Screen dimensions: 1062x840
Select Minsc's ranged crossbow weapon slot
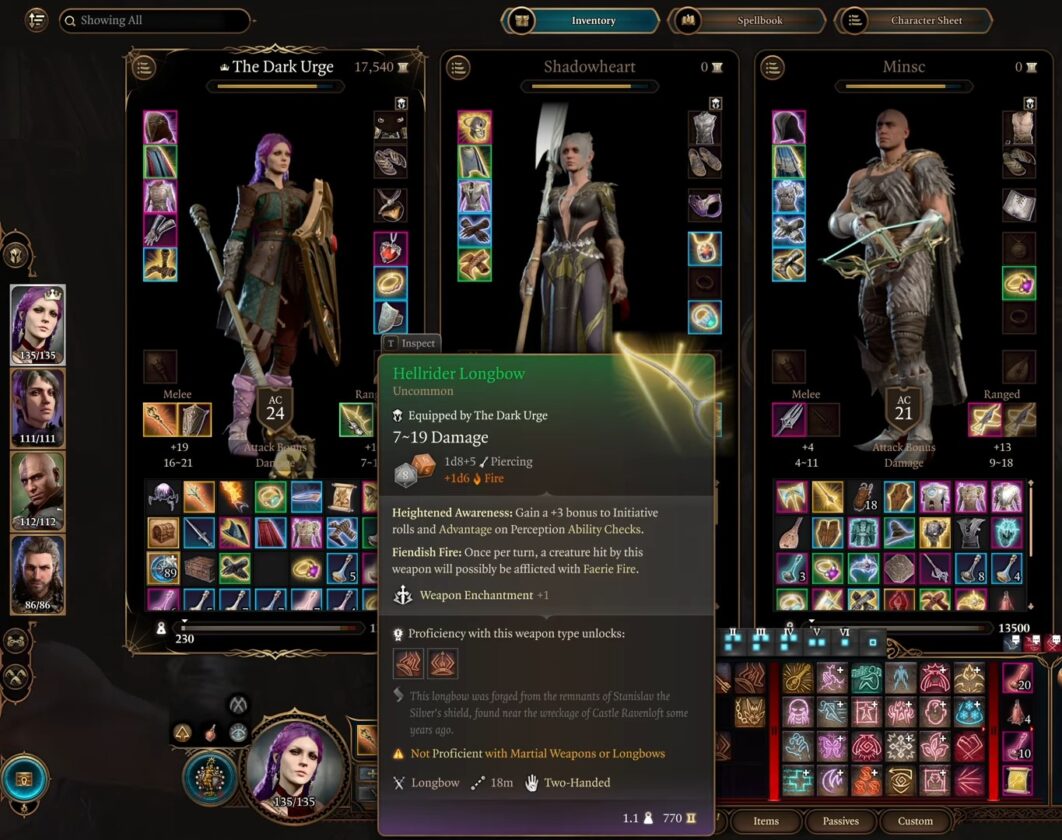coord(985,421)
